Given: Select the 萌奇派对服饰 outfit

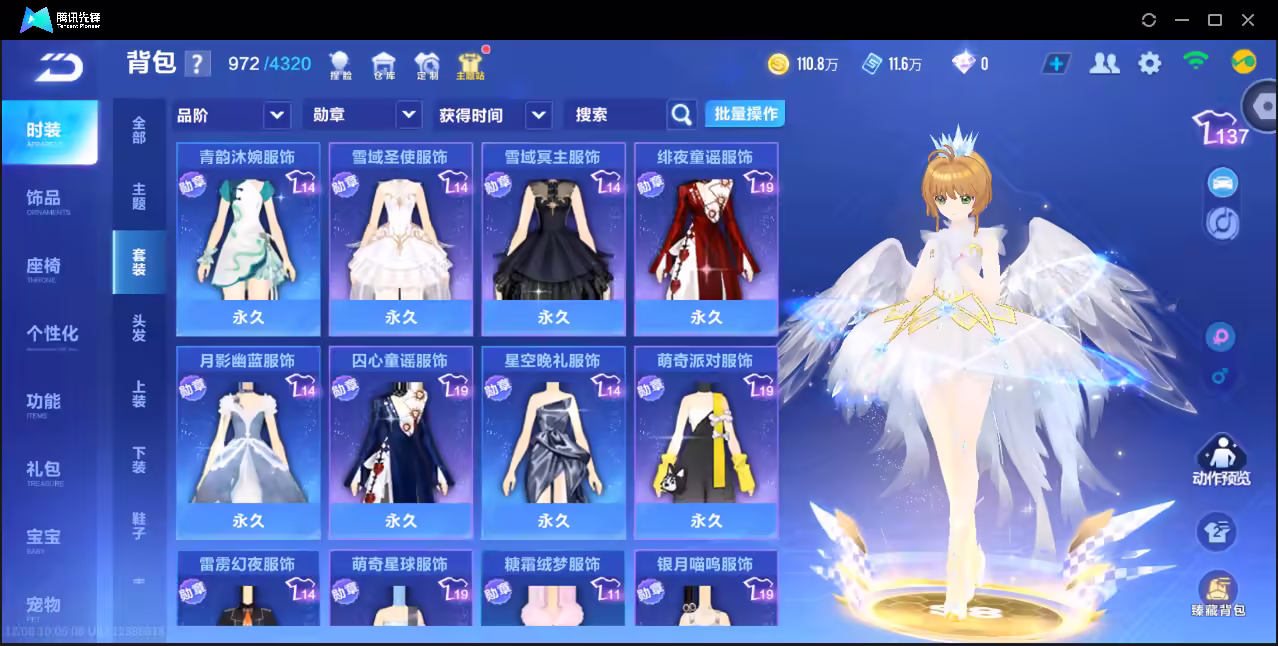Looking at the screenshot, I should [706, 443].
